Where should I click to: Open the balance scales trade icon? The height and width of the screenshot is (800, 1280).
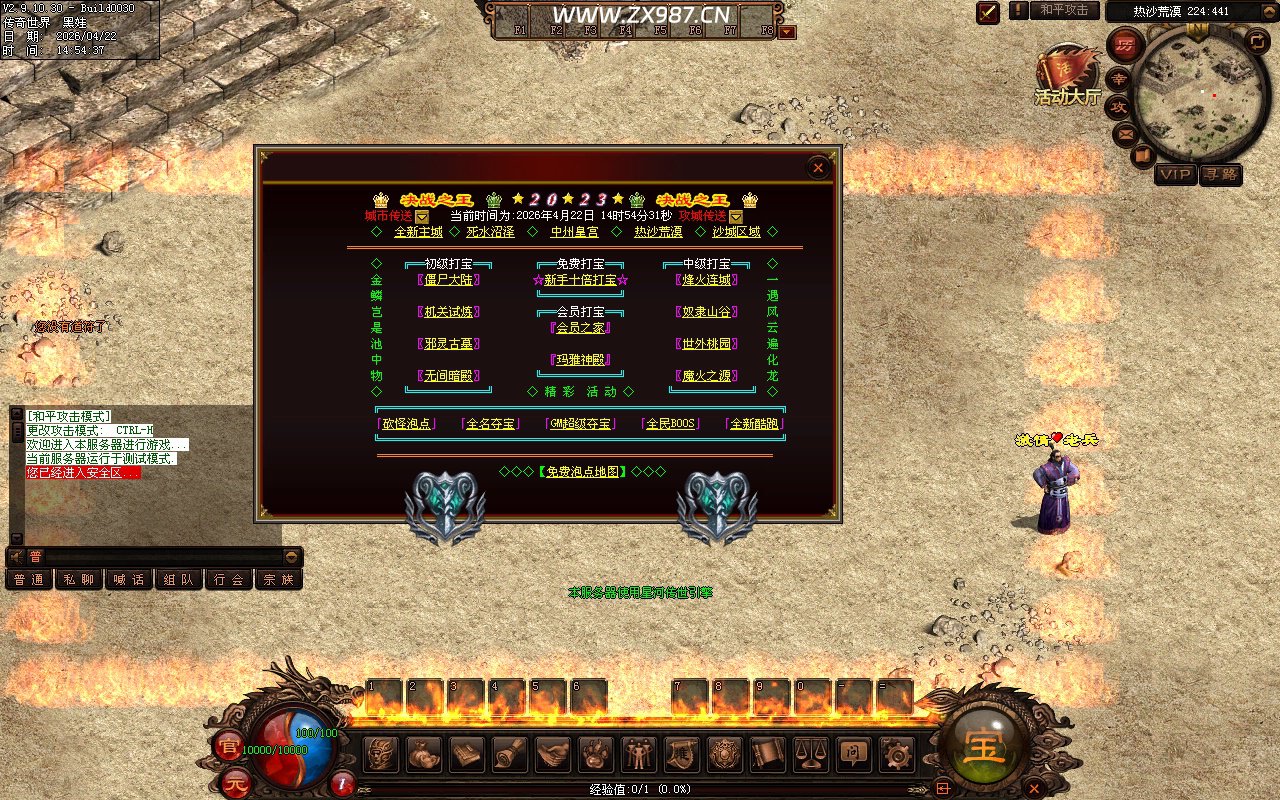point(809,753)
